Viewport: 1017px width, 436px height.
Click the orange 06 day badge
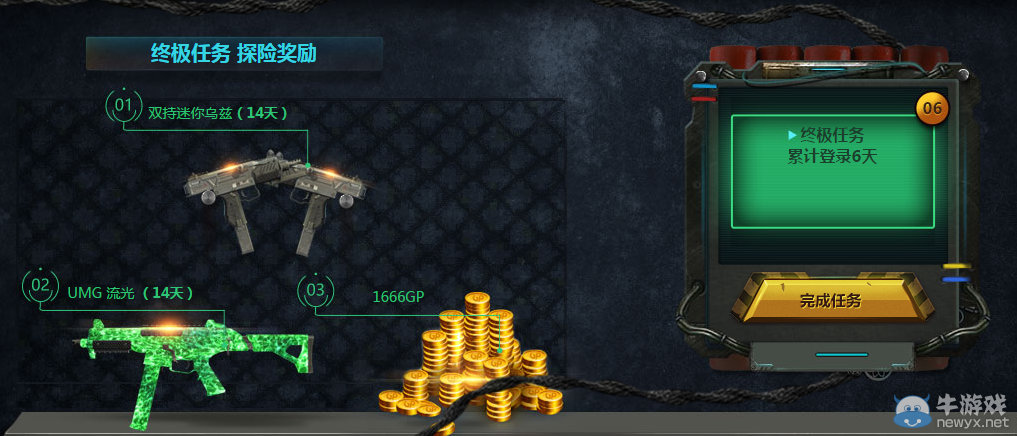(x=932, y=107)
